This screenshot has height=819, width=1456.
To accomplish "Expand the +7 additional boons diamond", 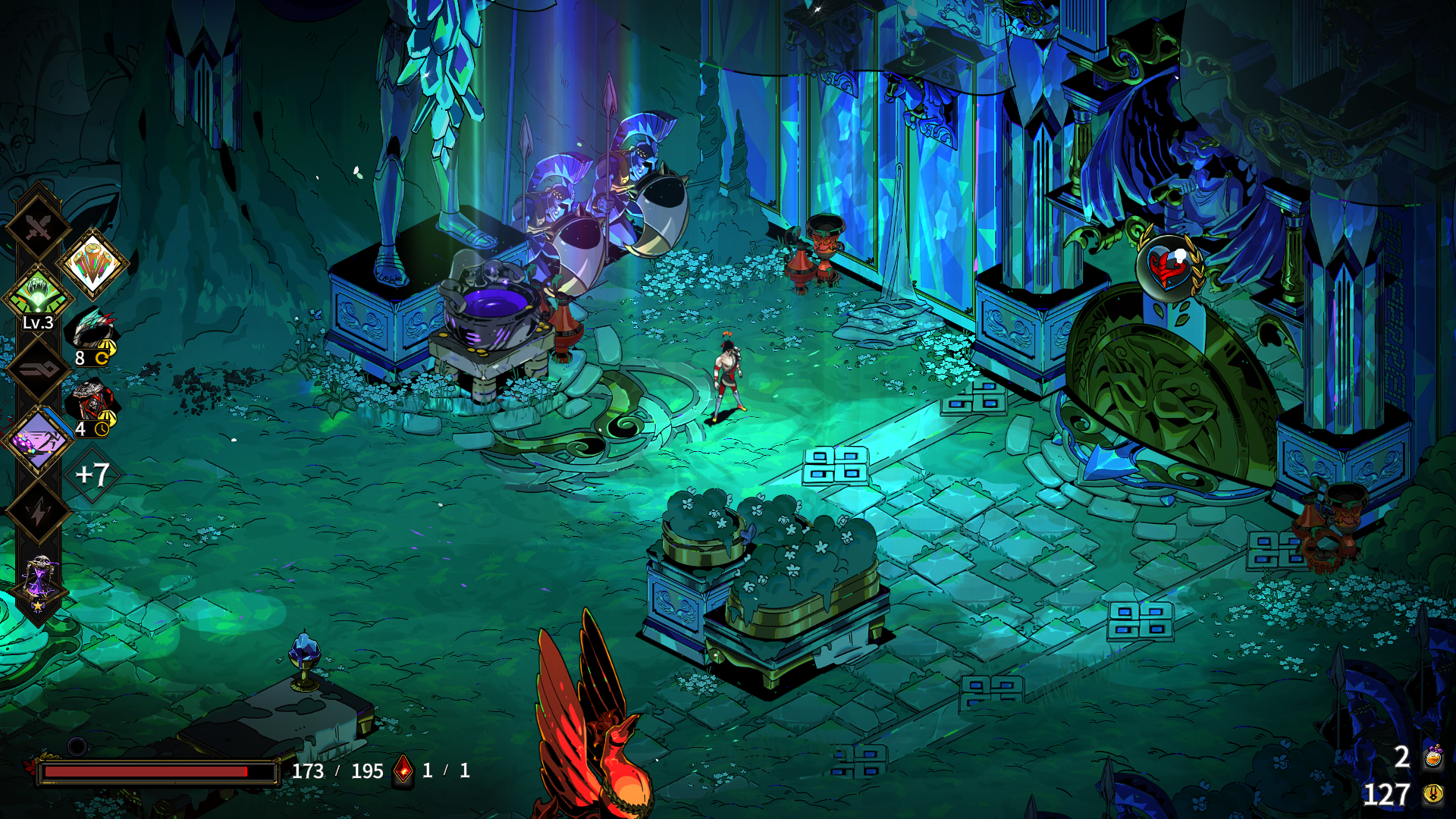I will [93, 475].
